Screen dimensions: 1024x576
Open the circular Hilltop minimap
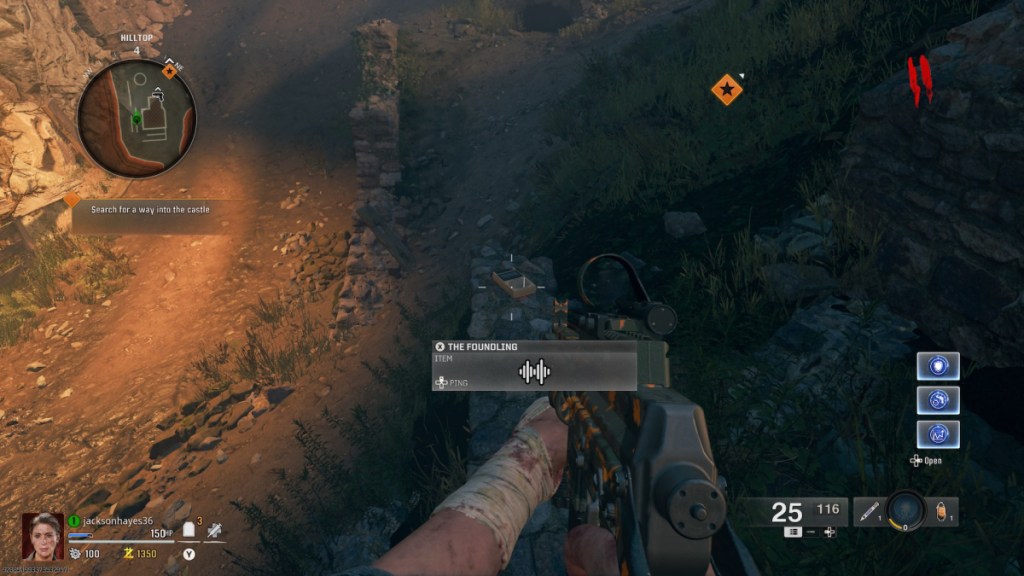[x=137, y=118]
